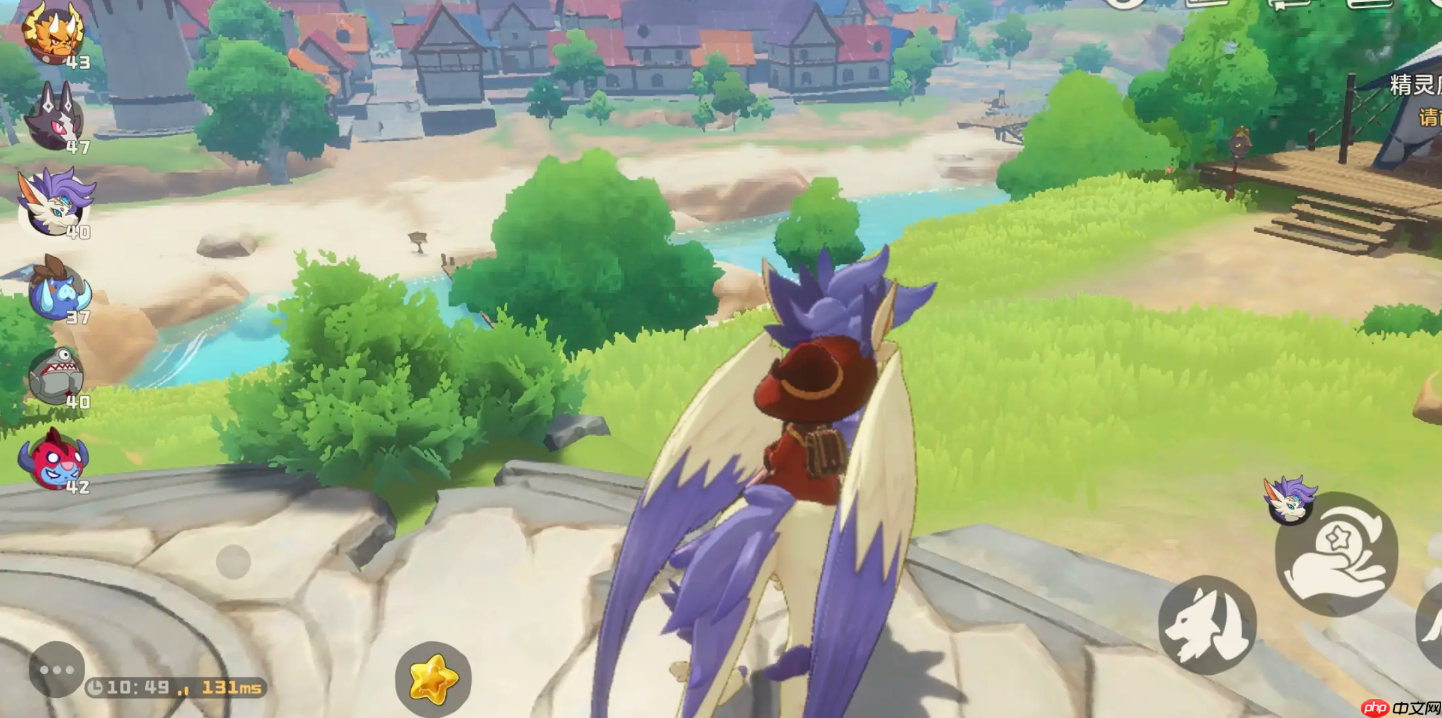
Task: Activate the hand-with-star throw skill button
Action: pos(1336,554)
